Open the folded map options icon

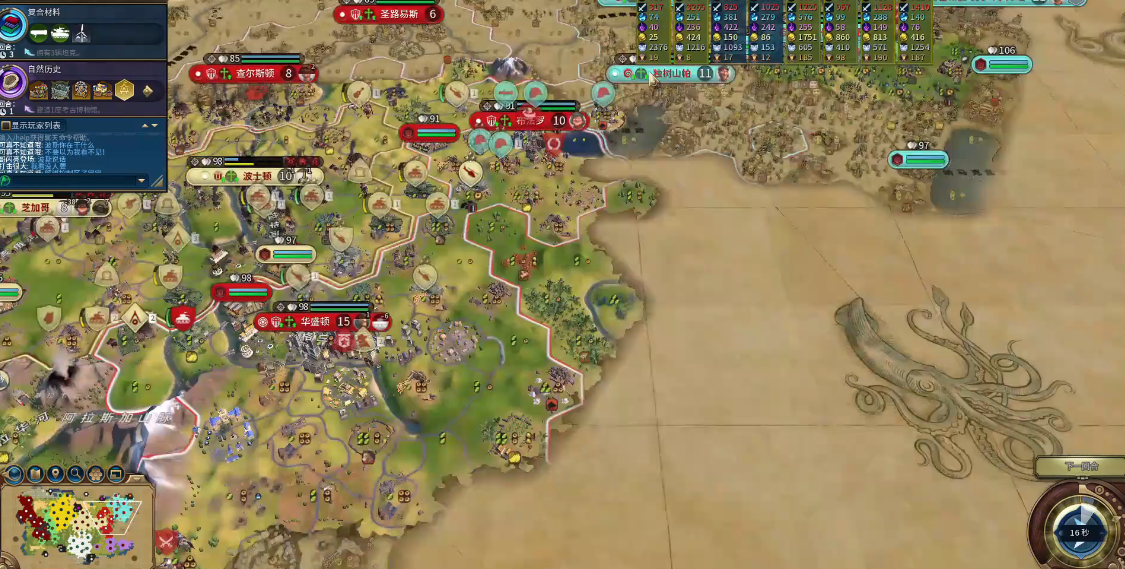click(35, 473)
